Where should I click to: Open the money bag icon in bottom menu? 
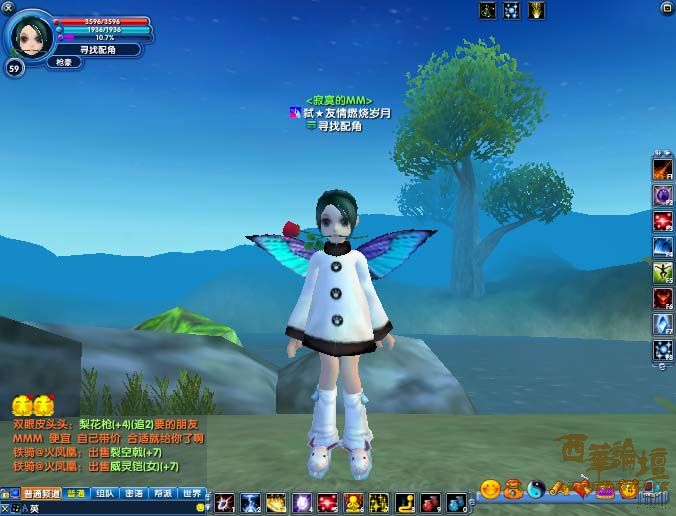(x=513, y=489)
